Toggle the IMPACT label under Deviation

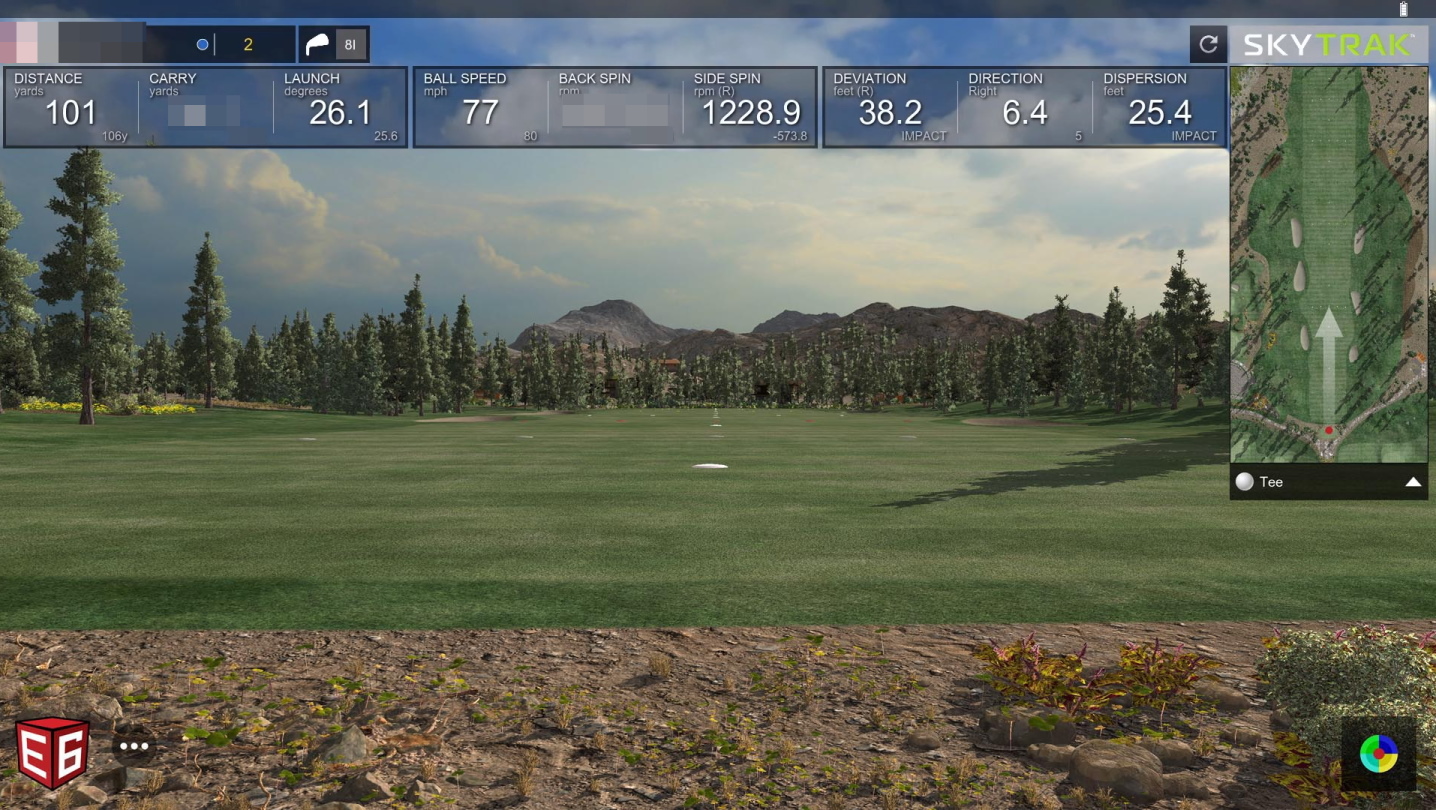(x=923, y=135)
